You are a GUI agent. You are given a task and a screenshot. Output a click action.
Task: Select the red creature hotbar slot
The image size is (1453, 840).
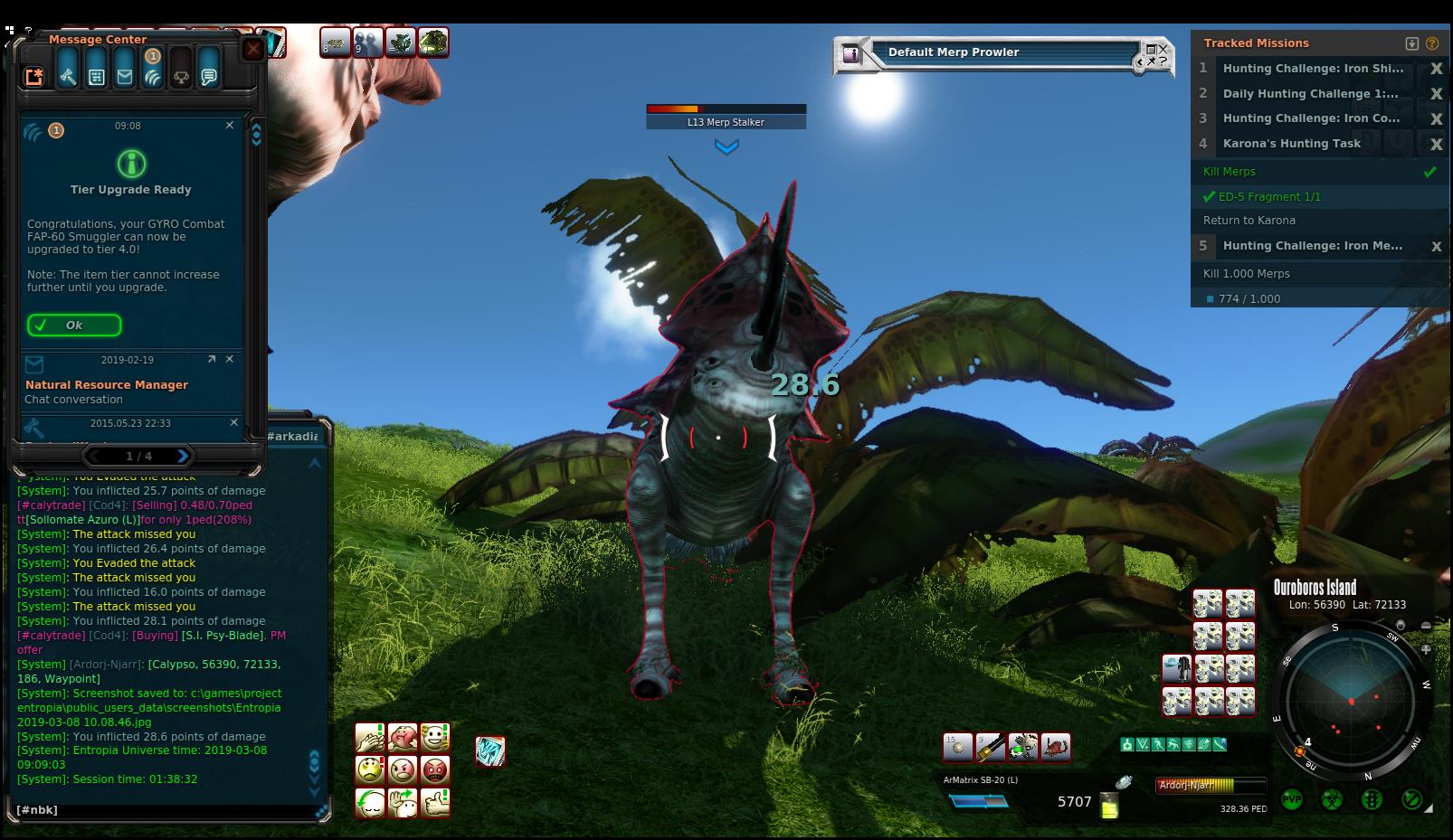click(1056, 747)
